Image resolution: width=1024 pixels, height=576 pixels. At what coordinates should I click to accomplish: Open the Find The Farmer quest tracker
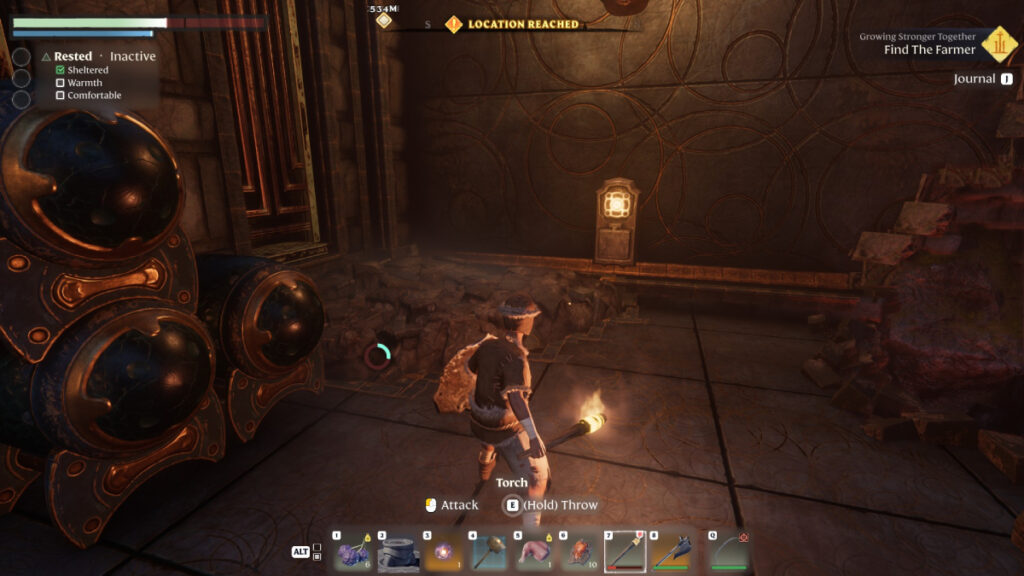point(929,50)
